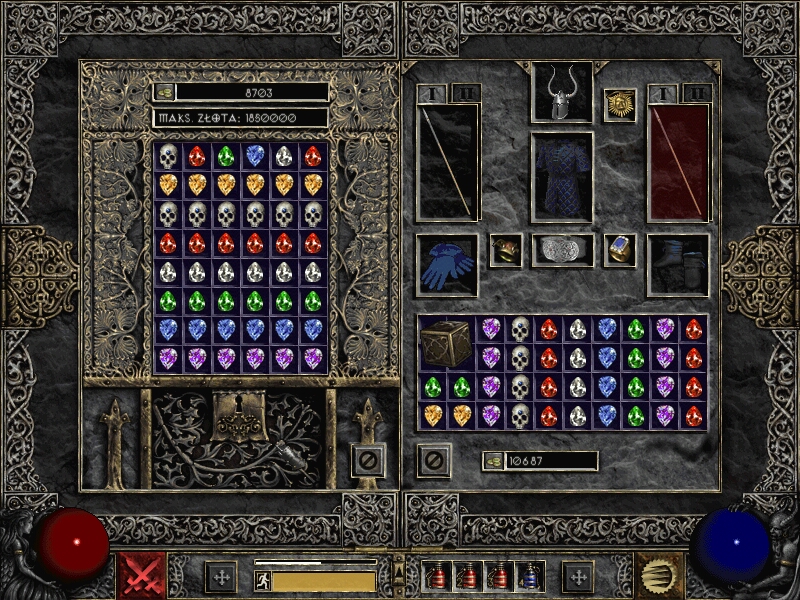Select the belt equipment slot
The height and width of the screenshot is (600, 800).
[562, 251]
